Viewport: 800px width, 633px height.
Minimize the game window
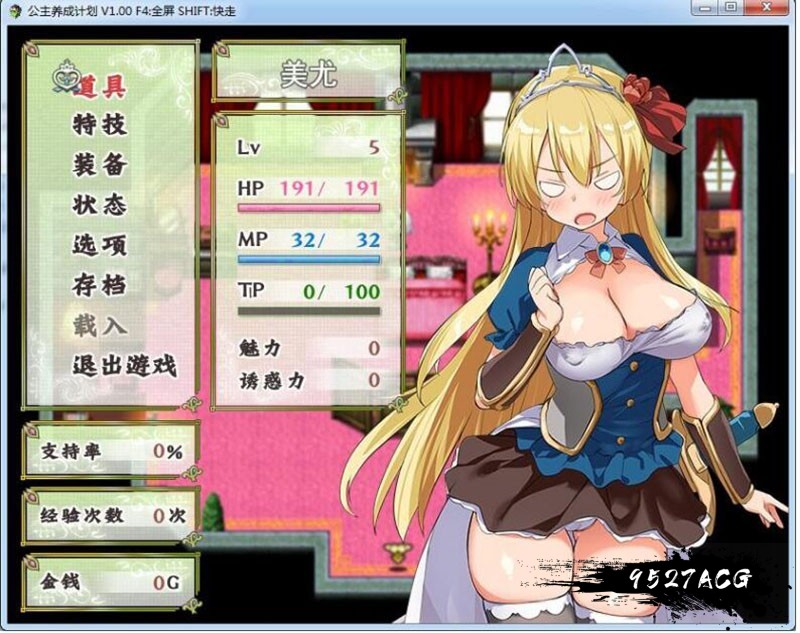(707, 8)
